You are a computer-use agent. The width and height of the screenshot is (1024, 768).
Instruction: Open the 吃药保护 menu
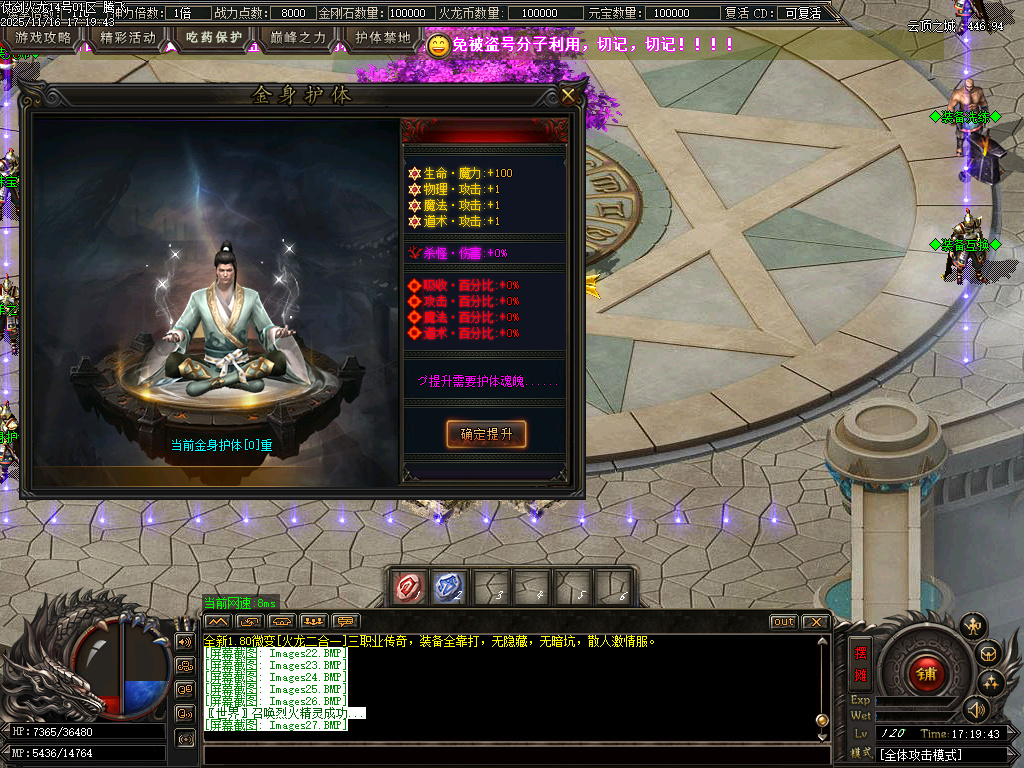coord(214,38)
